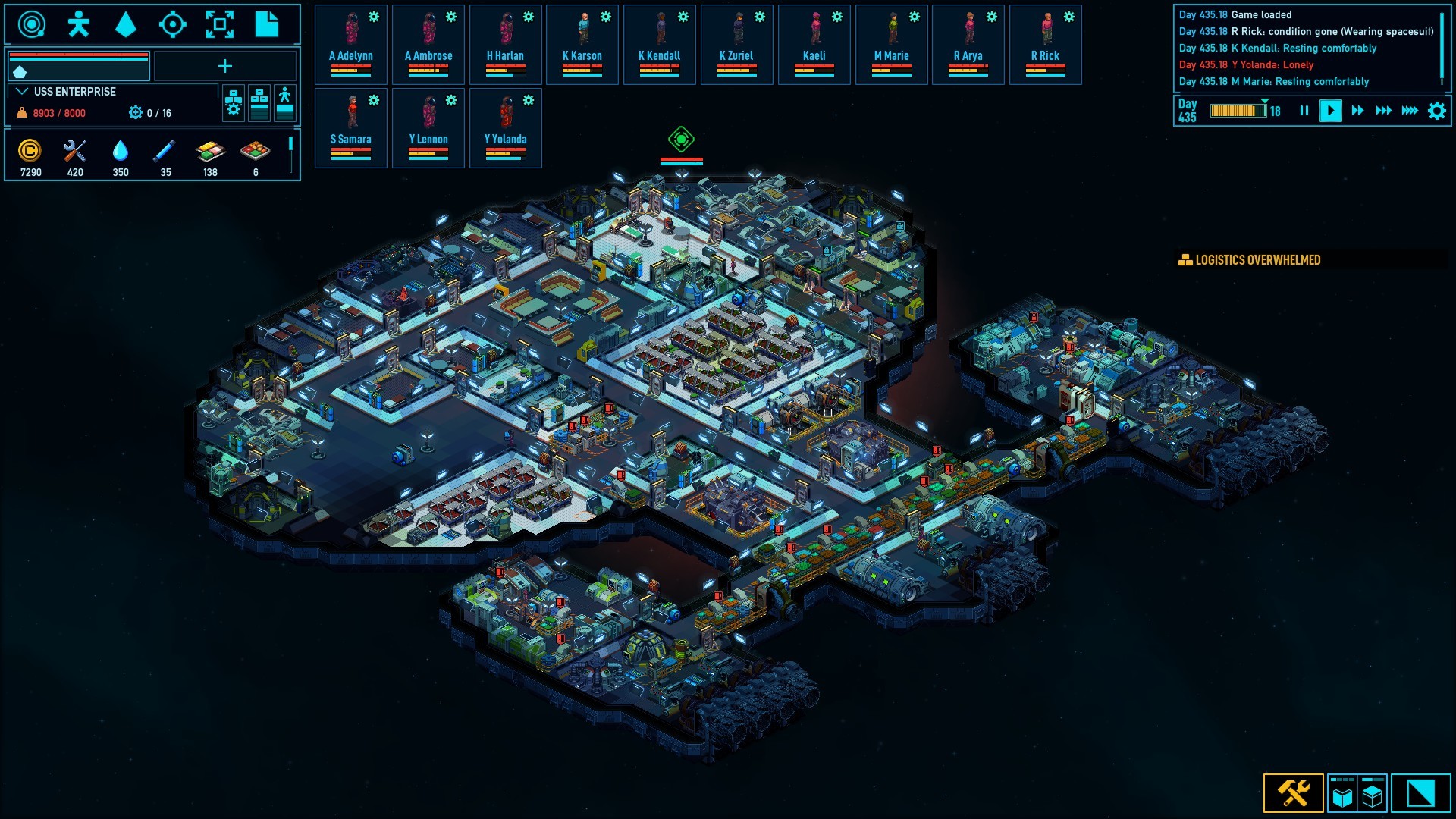
Task: Open the crew management person icon
Action: point(78,24)
